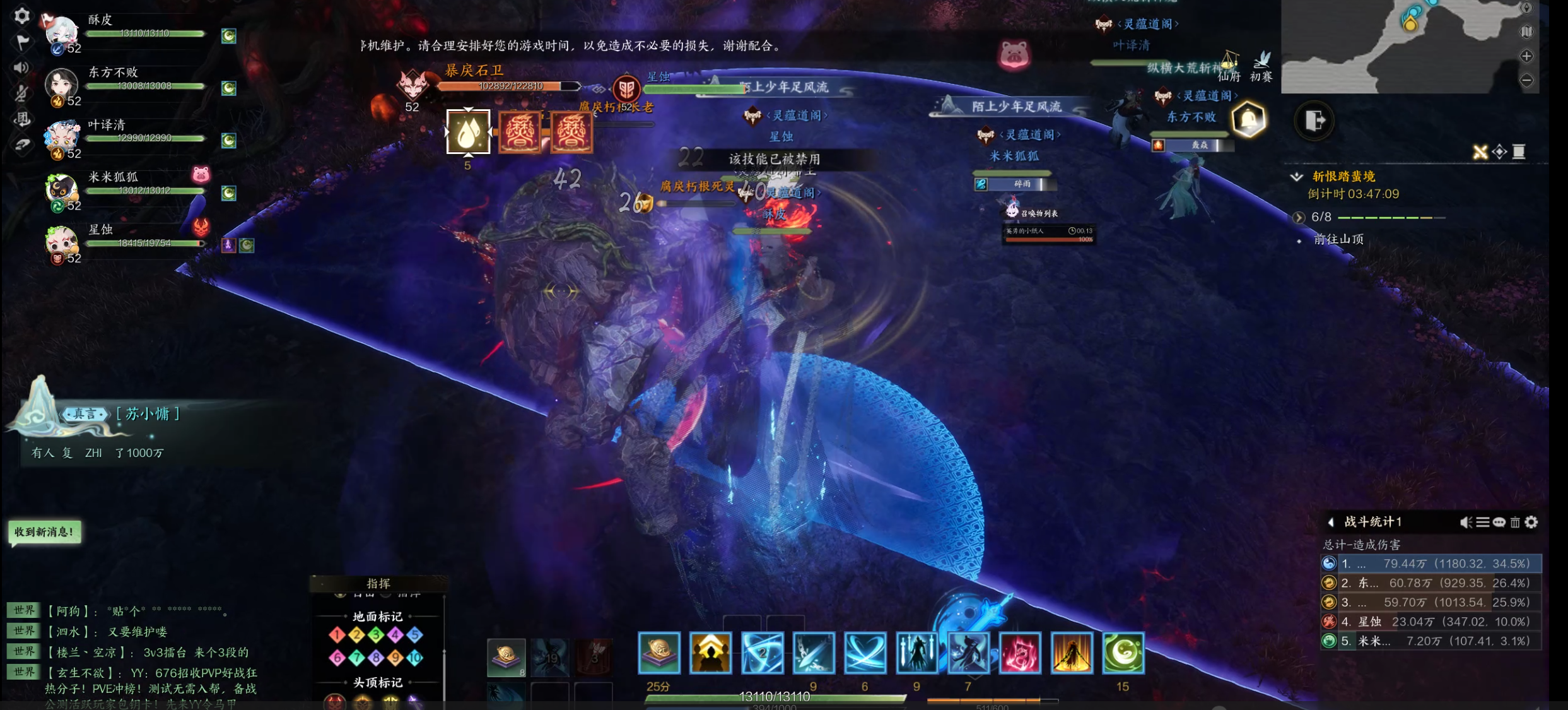The height and width of the screenshot is (710, 1568).
Task: Use the orange flaming warrior skill
Action: point(1071,653)
